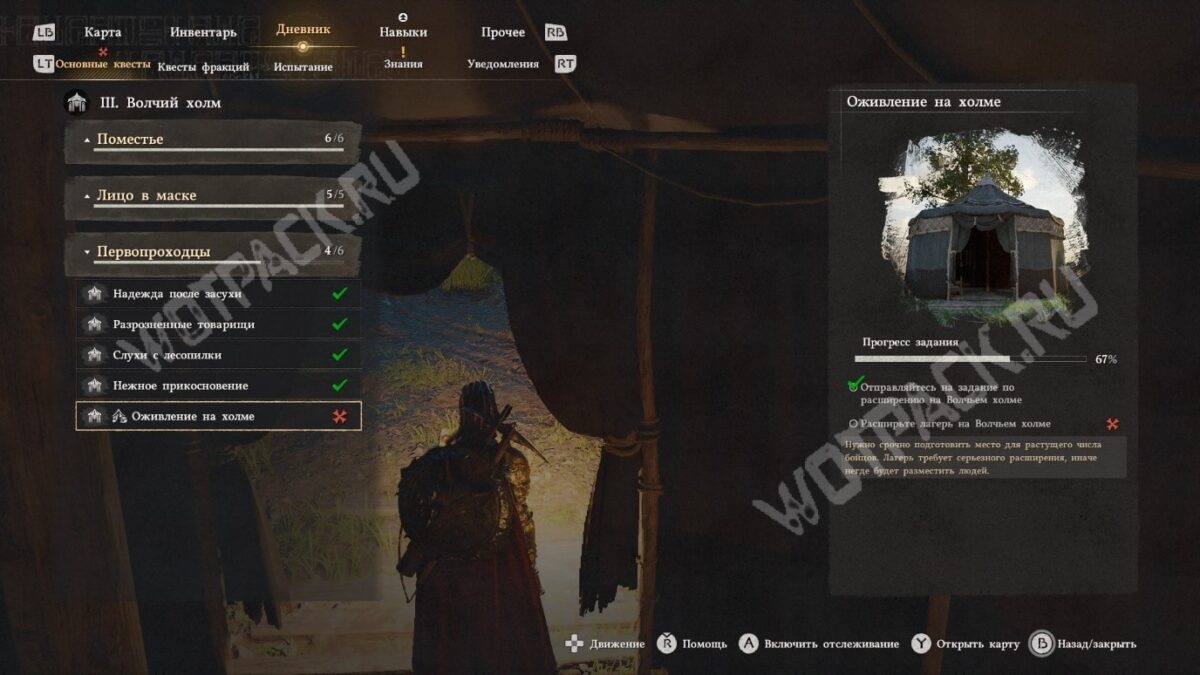Select quest Надежда после засухи
Viewport: 1200px width, 675px height.
pyautogui.click(x=218, y=294)
